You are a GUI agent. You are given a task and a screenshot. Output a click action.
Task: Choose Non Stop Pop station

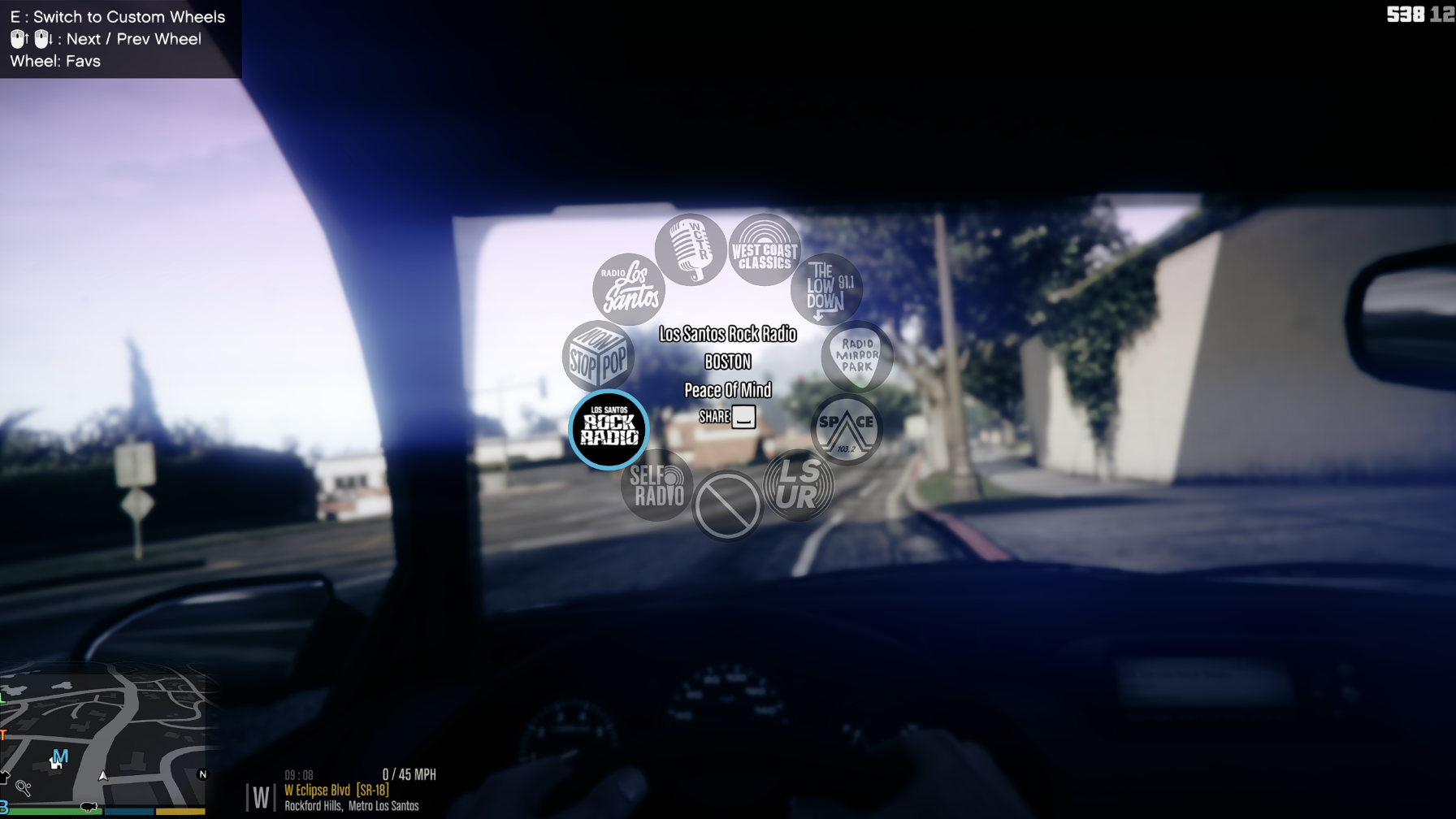click(x=598, y=356)
